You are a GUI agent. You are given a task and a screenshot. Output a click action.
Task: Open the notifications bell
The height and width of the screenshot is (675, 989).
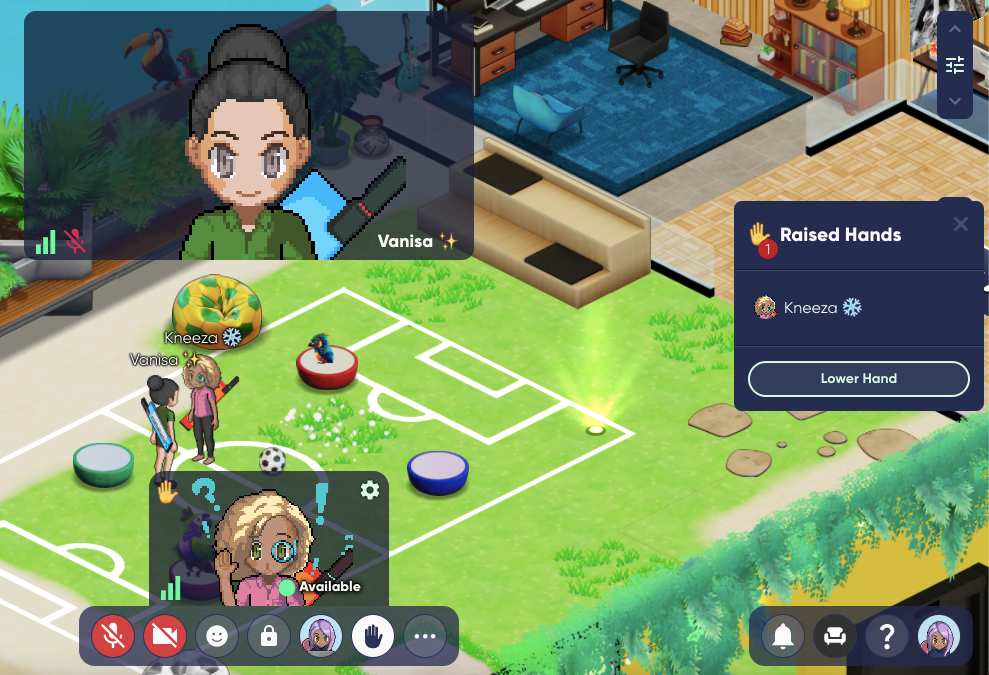(783, 635)
